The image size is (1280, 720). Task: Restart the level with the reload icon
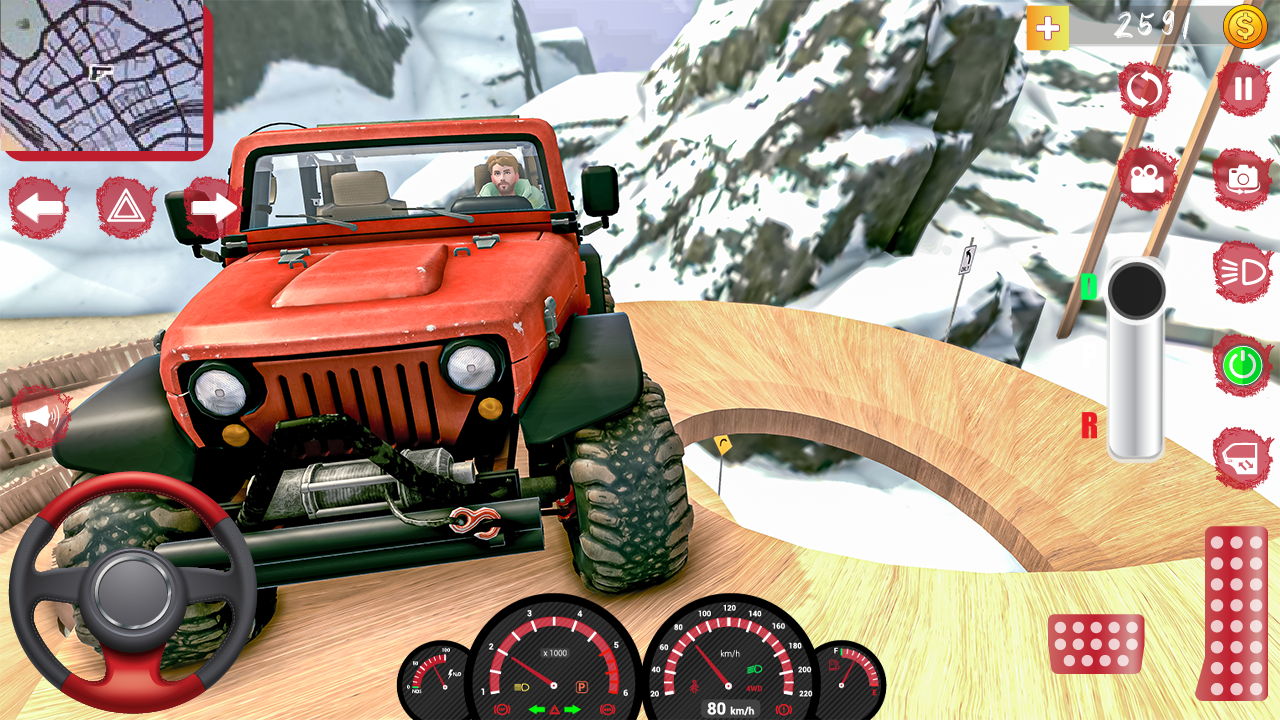click(x=1146, y=89)
